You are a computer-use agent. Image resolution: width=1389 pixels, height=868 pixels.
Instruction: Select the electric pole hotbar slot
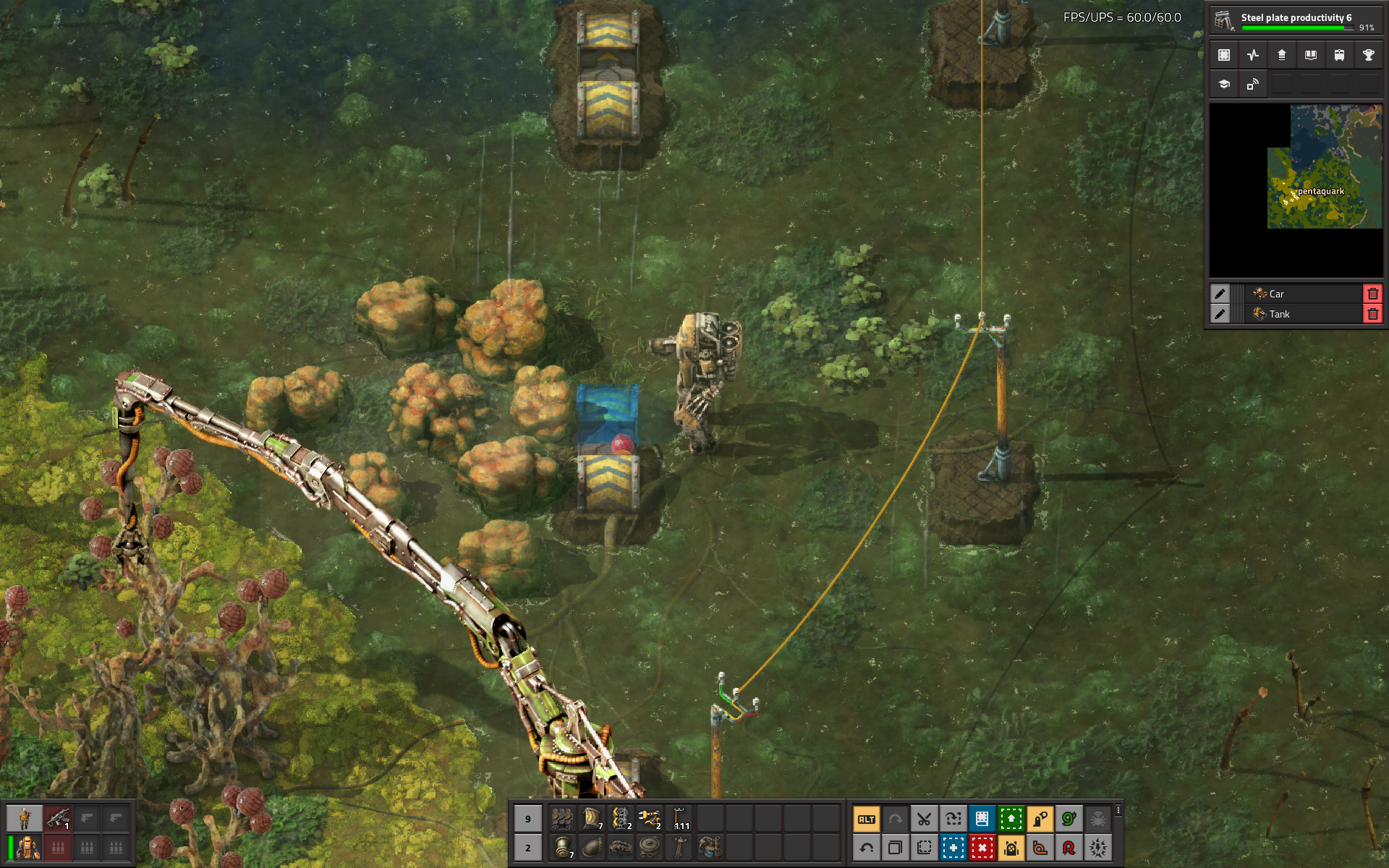pyautogui.click(x=680, y=819)
